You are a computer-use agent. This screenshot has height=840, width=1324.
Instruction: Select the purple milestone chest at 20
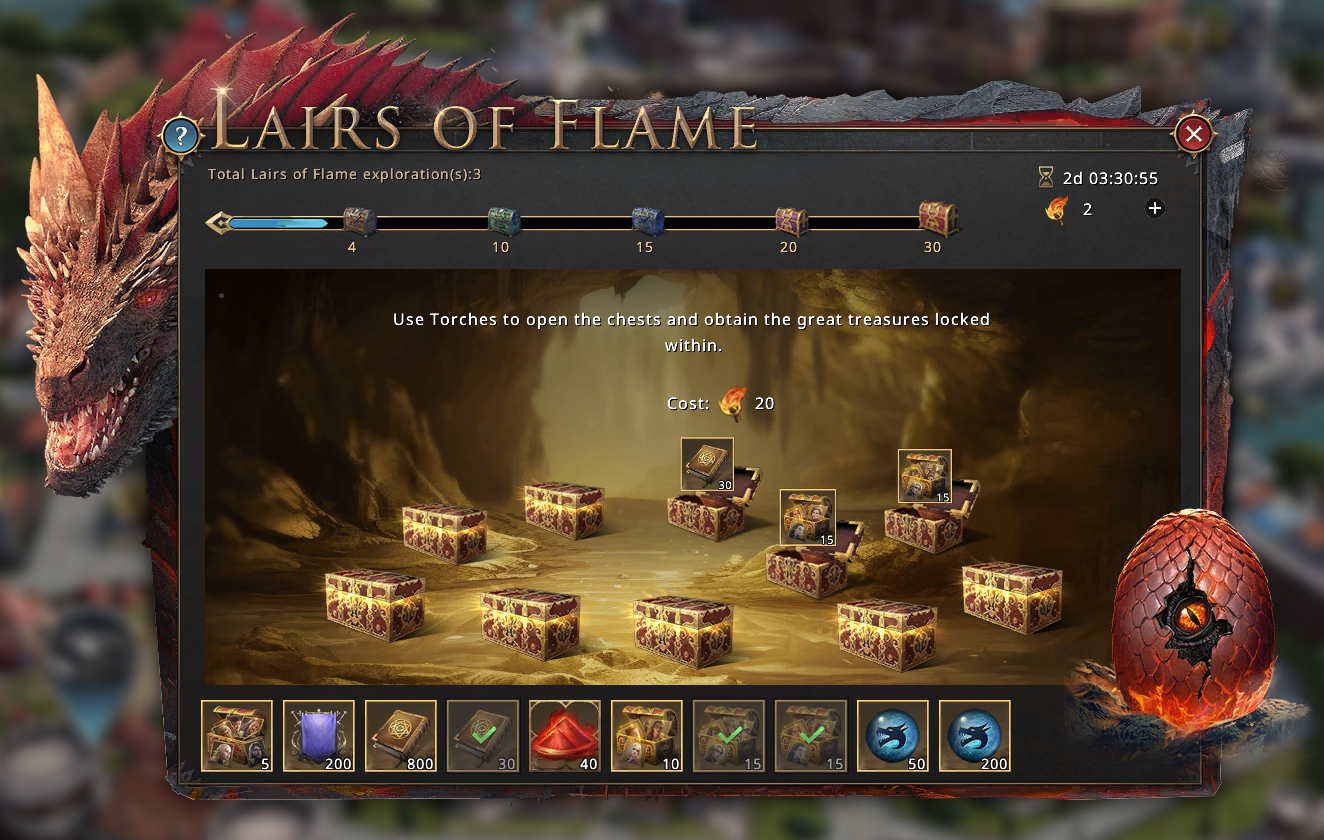click(x=792, y=221)
